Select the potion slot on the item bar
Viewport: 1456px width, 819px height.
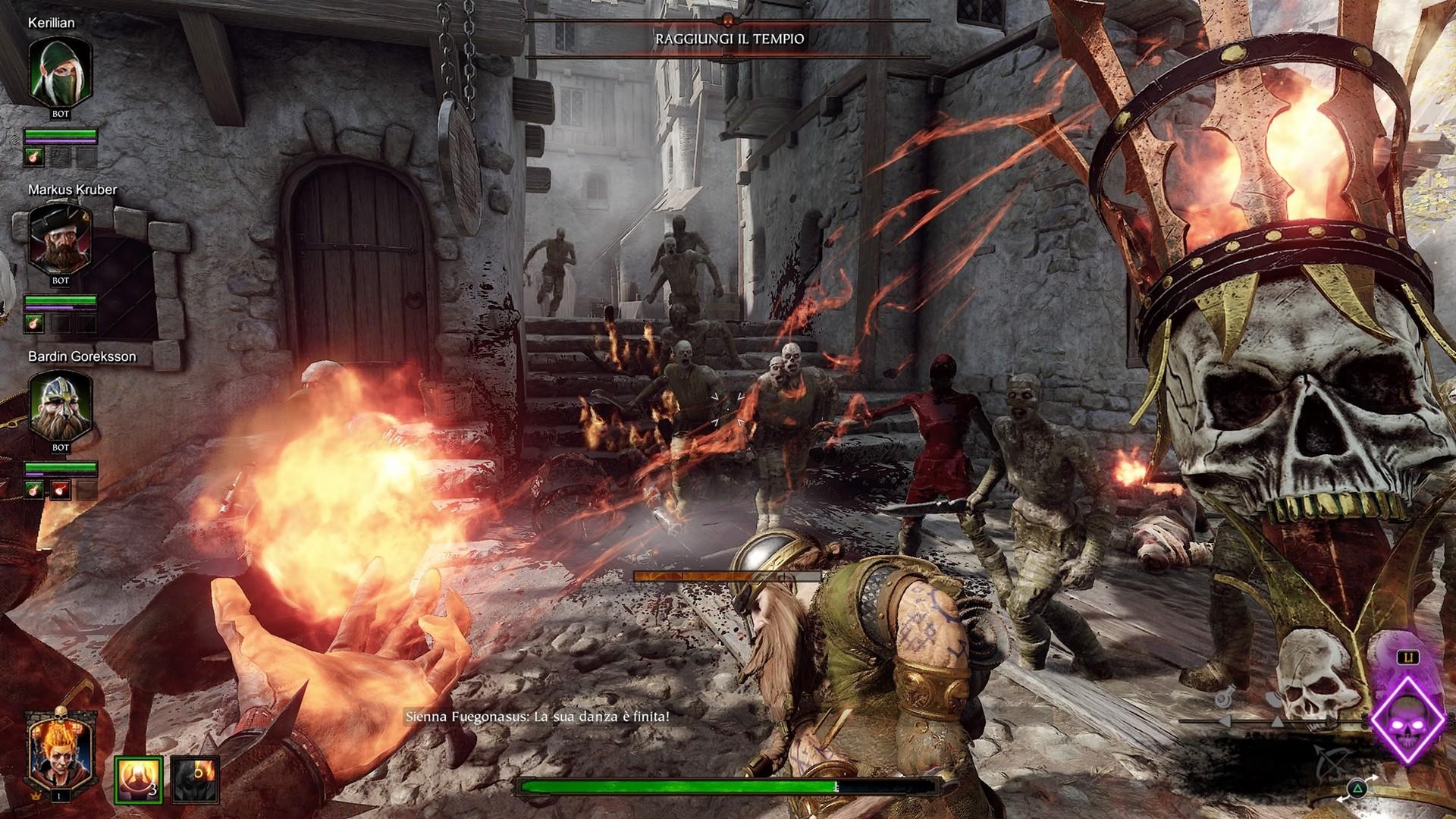[x=1225, y=696]
